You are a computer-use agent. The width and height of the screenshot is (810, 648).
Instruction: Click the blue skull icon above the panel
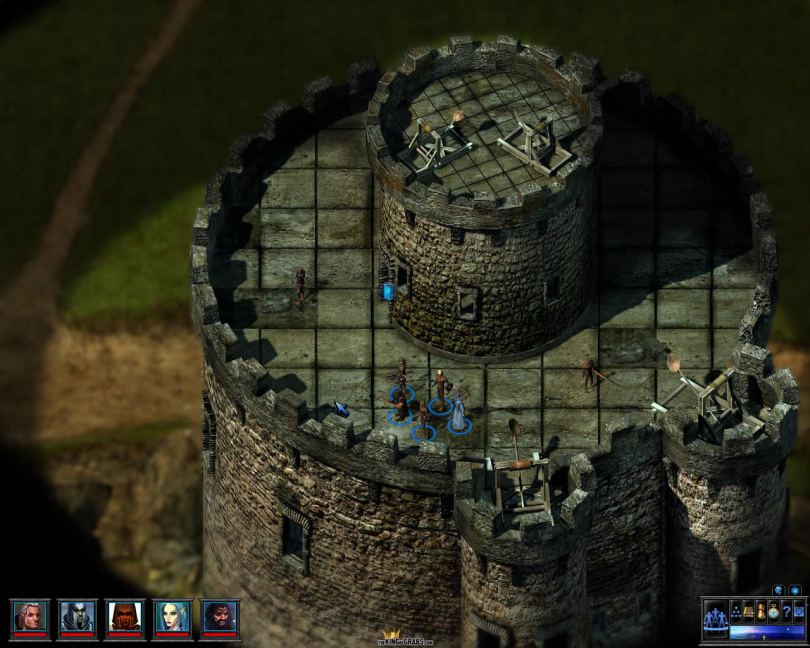coord(778,590)
